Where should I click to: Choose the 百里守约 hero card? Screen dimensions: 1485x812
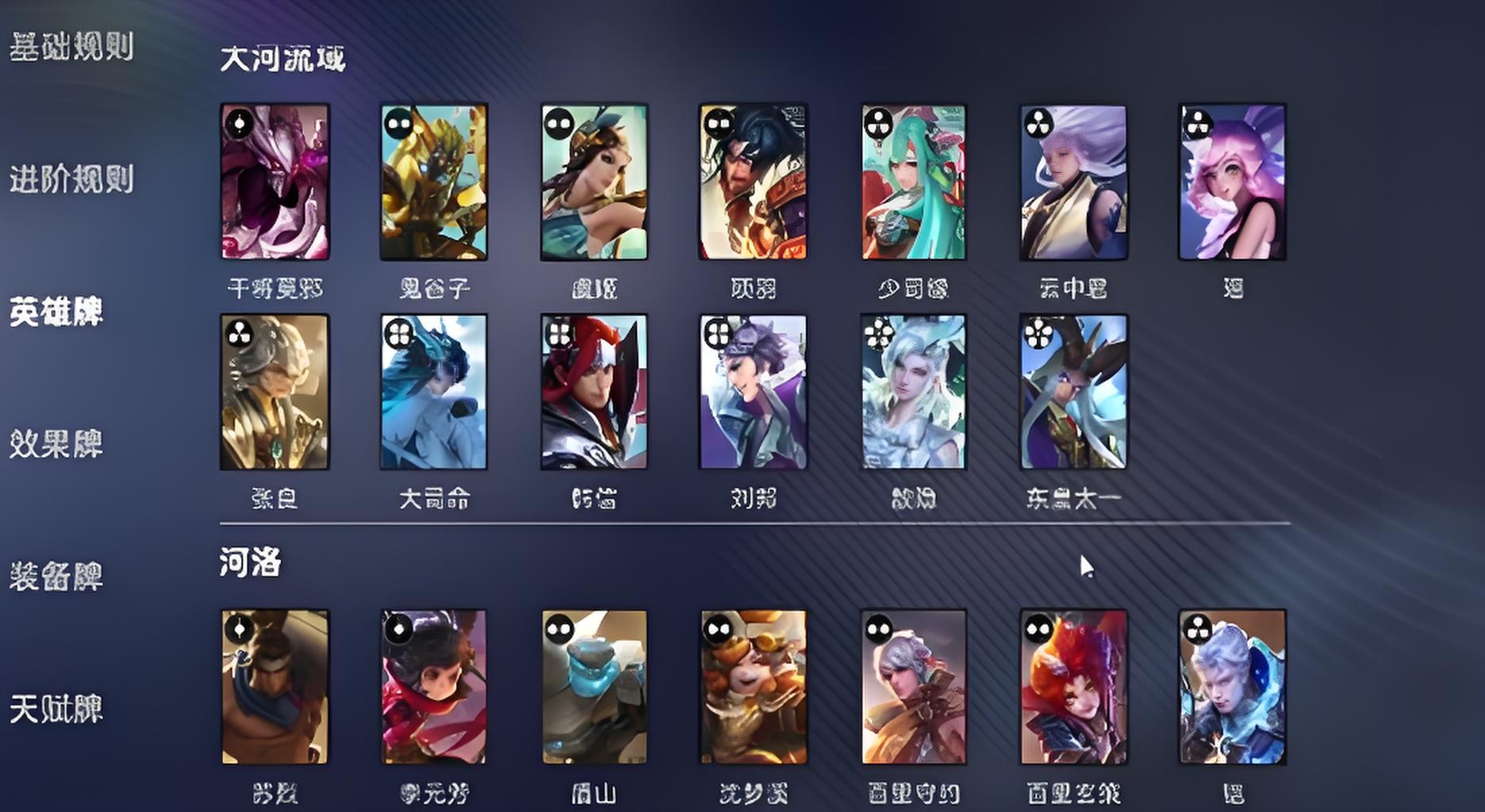coord(914,687)
